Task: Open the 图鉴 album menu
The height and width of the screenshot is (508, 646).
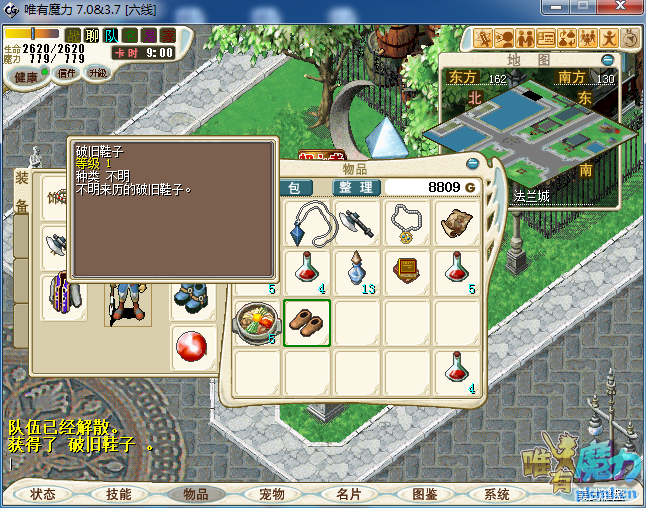Action: tap(425, 494)
